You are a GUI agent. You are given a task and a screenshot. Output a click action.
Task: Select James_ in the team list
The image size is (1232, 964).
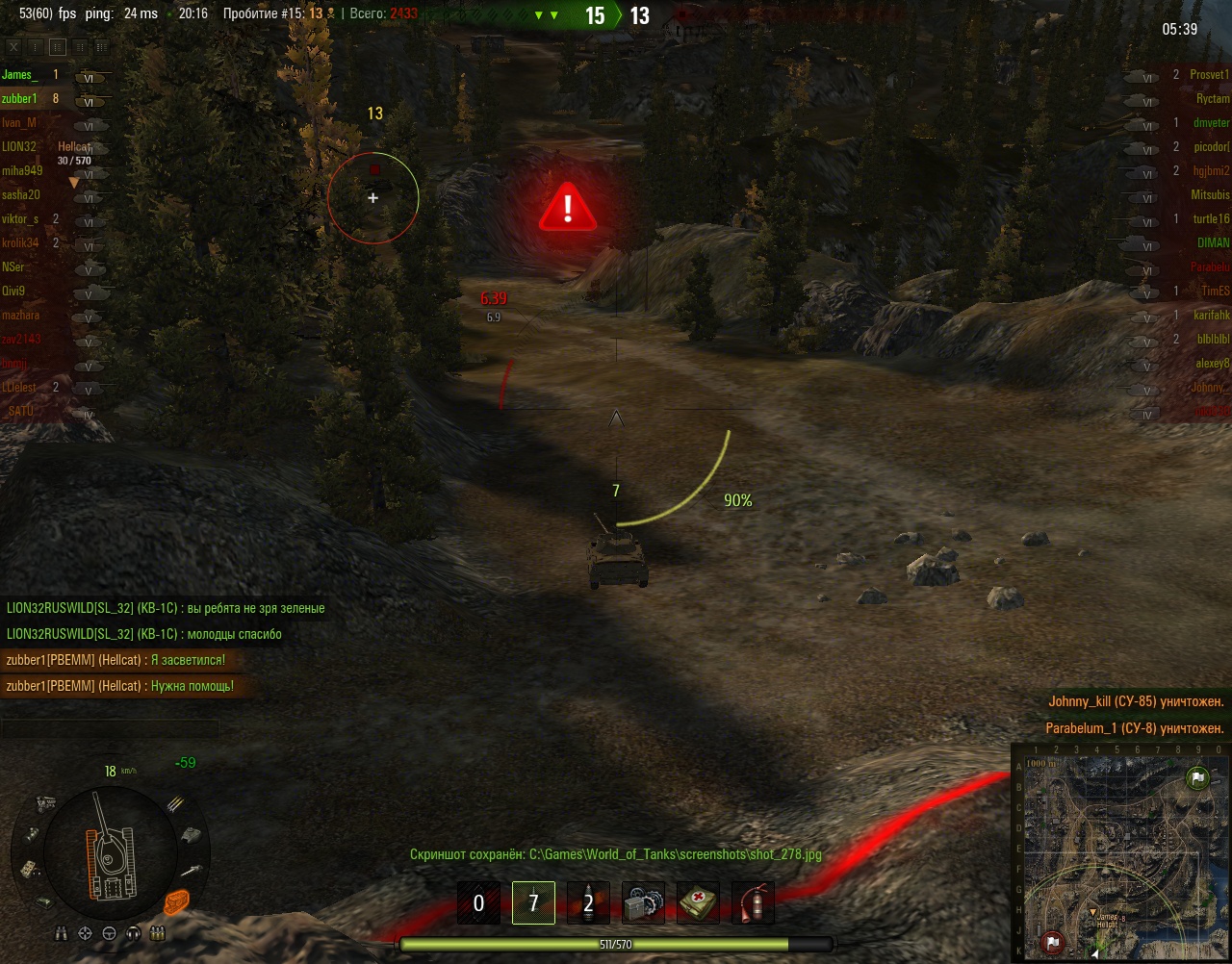pos(19,74)
